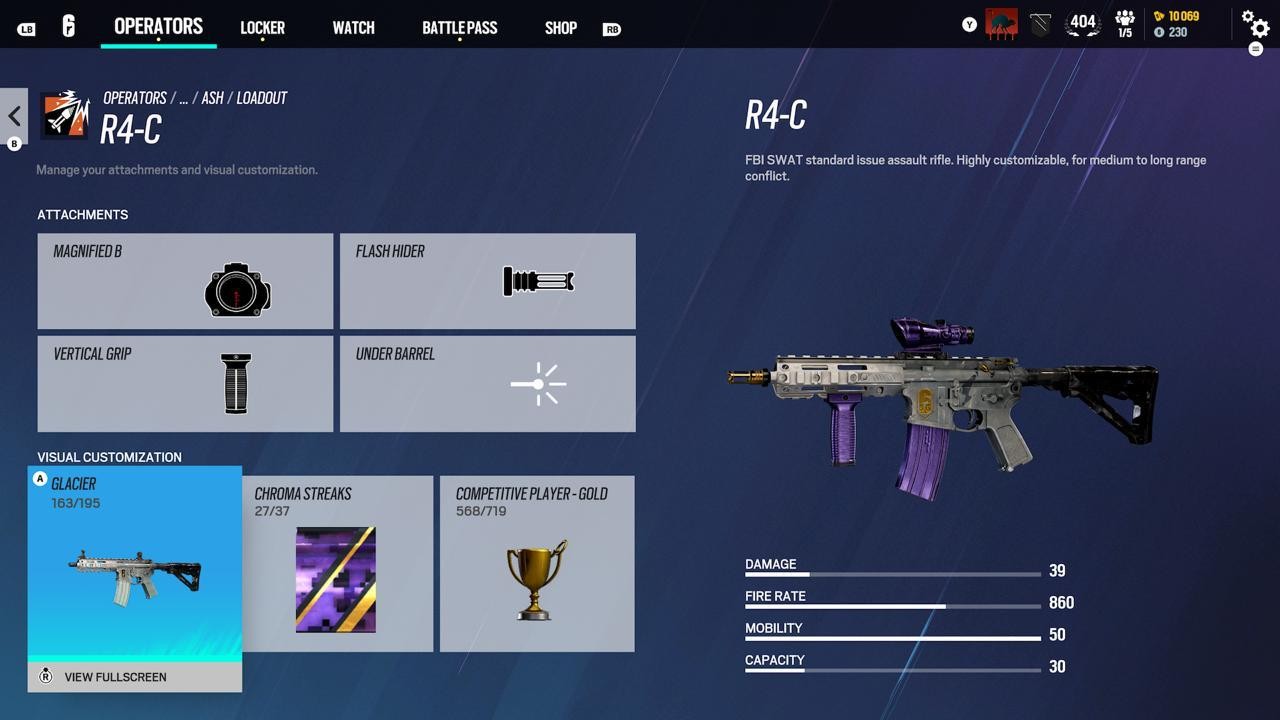Select the player profile avatar icon
The image size is (1280, 720).
(x=1000, y=22)
